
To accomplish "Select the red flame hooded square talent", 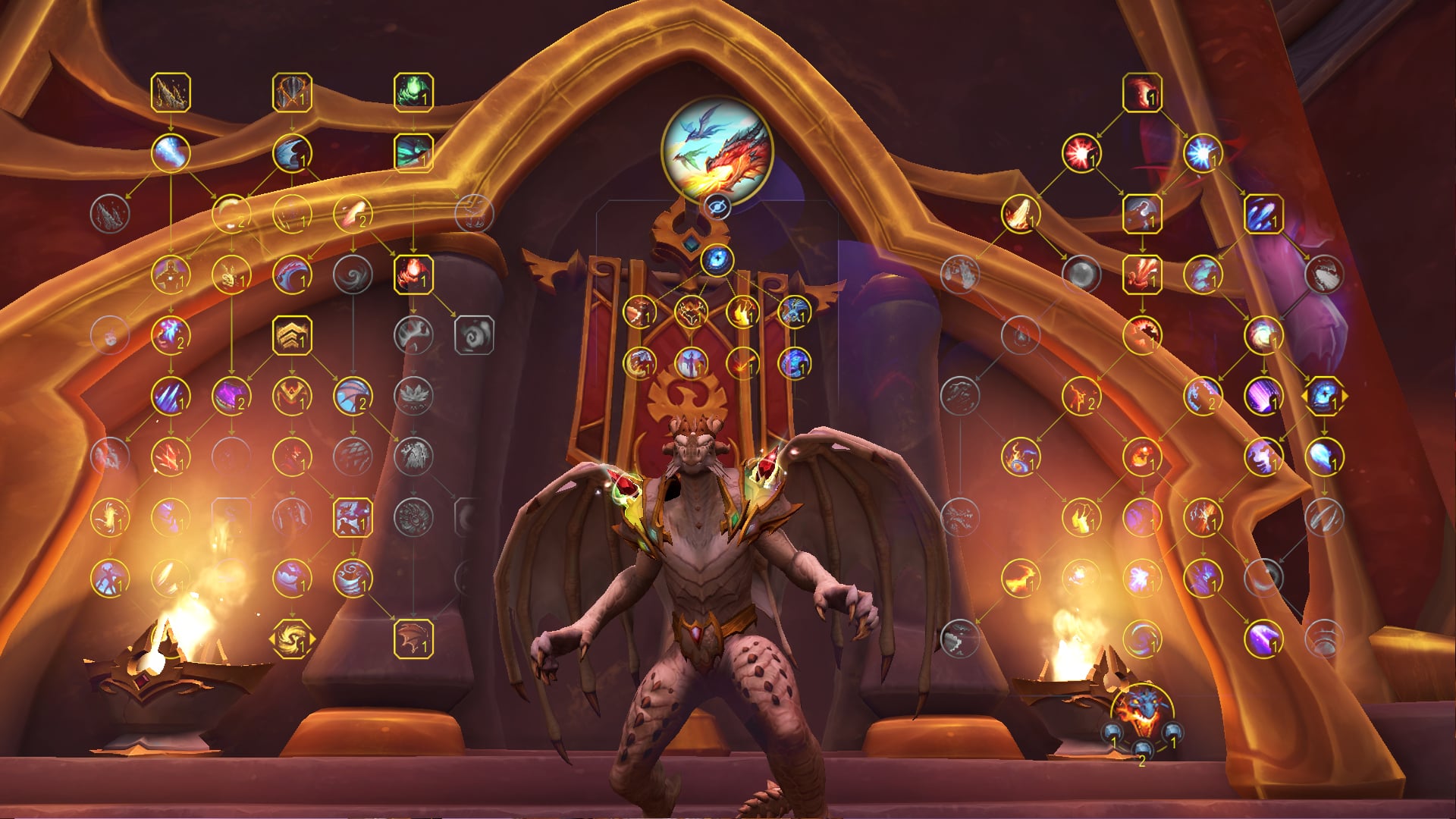I will pos(413,275).
